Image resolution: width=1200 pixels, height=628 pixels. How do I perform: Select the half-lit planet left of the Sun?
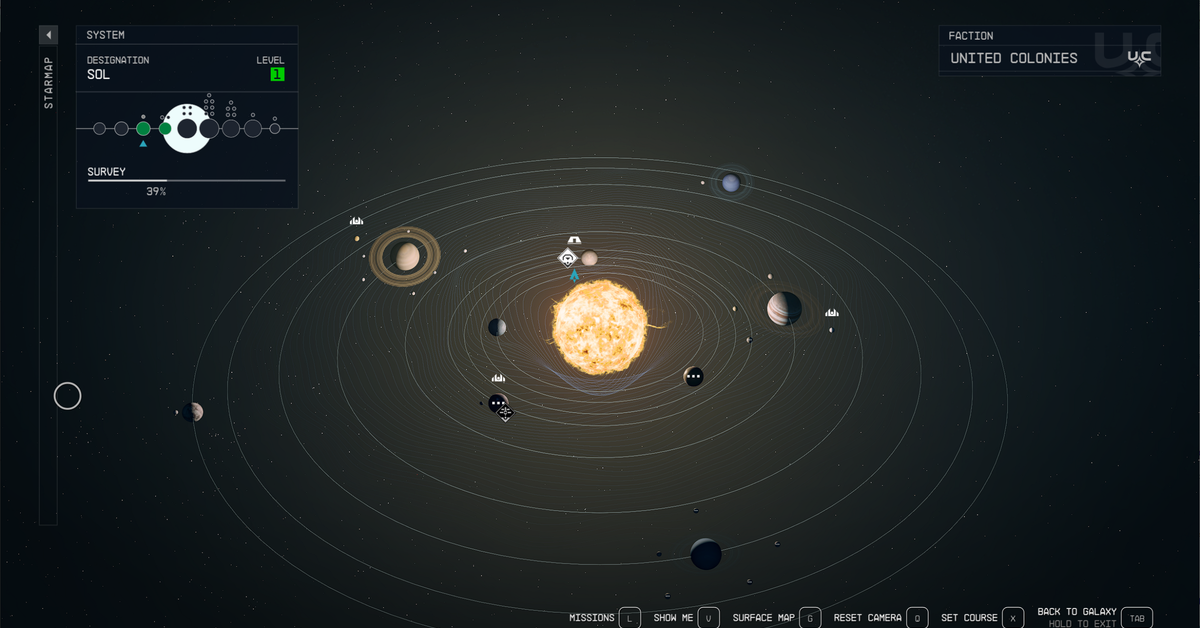point(497,327)
